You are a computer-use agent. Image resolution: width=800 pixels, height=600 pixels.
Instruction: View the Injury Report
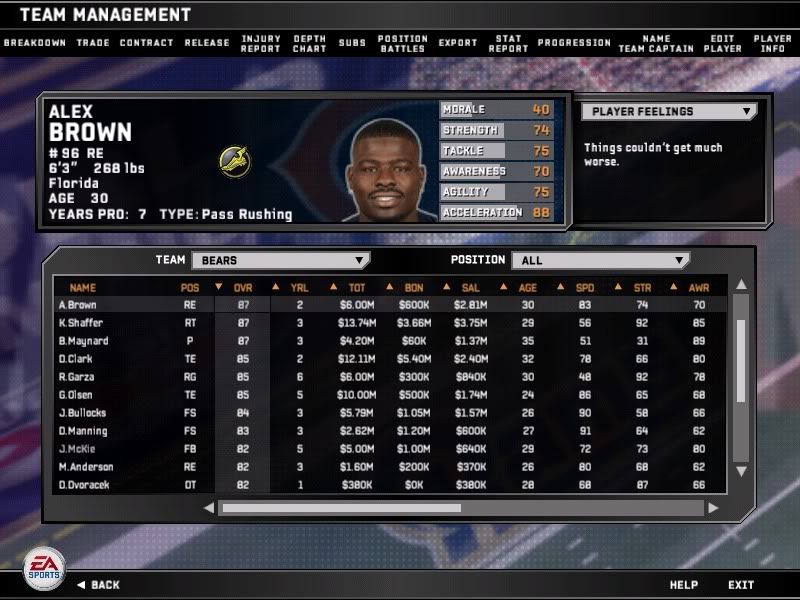click(260, 44)
